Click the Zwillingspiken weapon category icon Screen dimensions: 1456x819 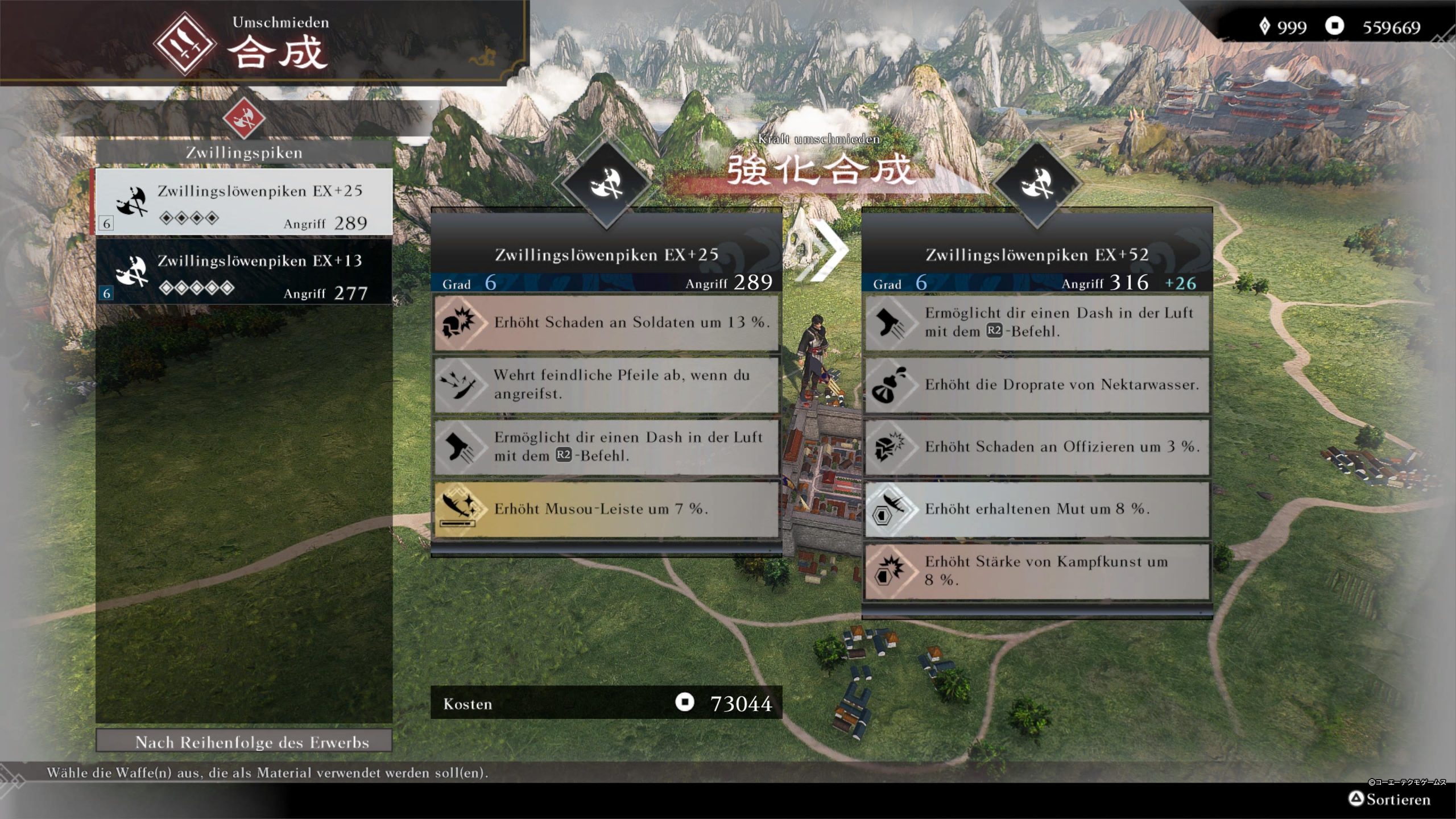coord(243,118)
